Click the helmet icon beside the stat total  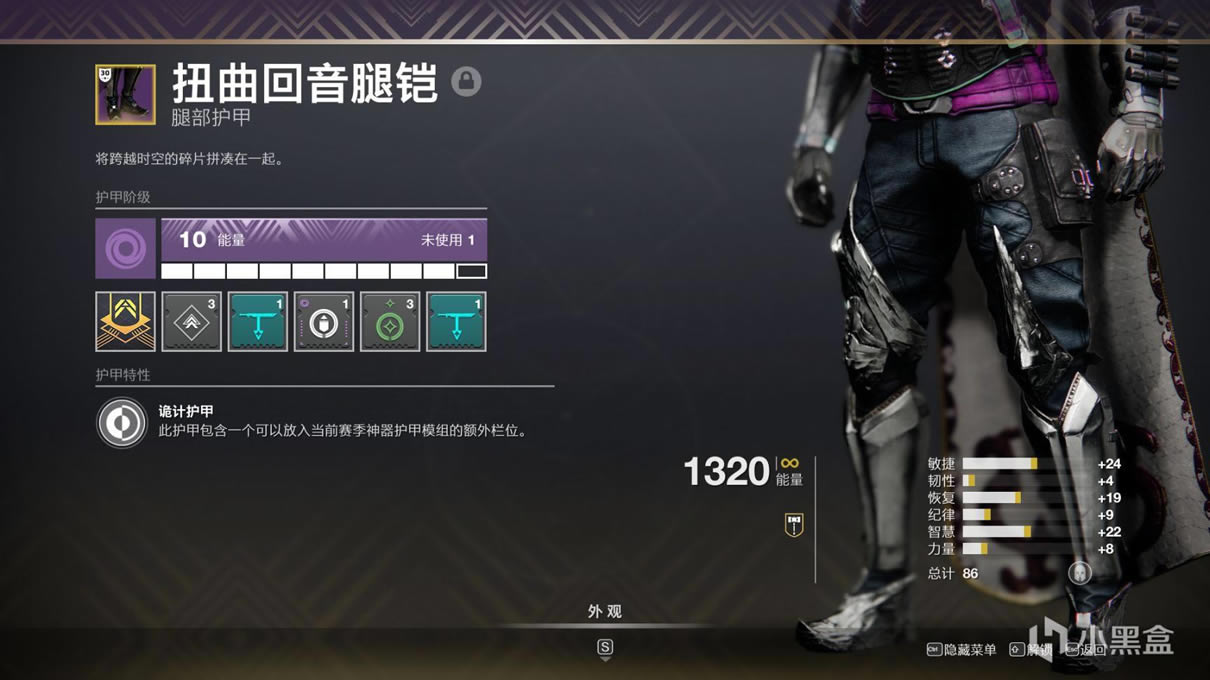pyautogui.click(x=1079, y=573)
